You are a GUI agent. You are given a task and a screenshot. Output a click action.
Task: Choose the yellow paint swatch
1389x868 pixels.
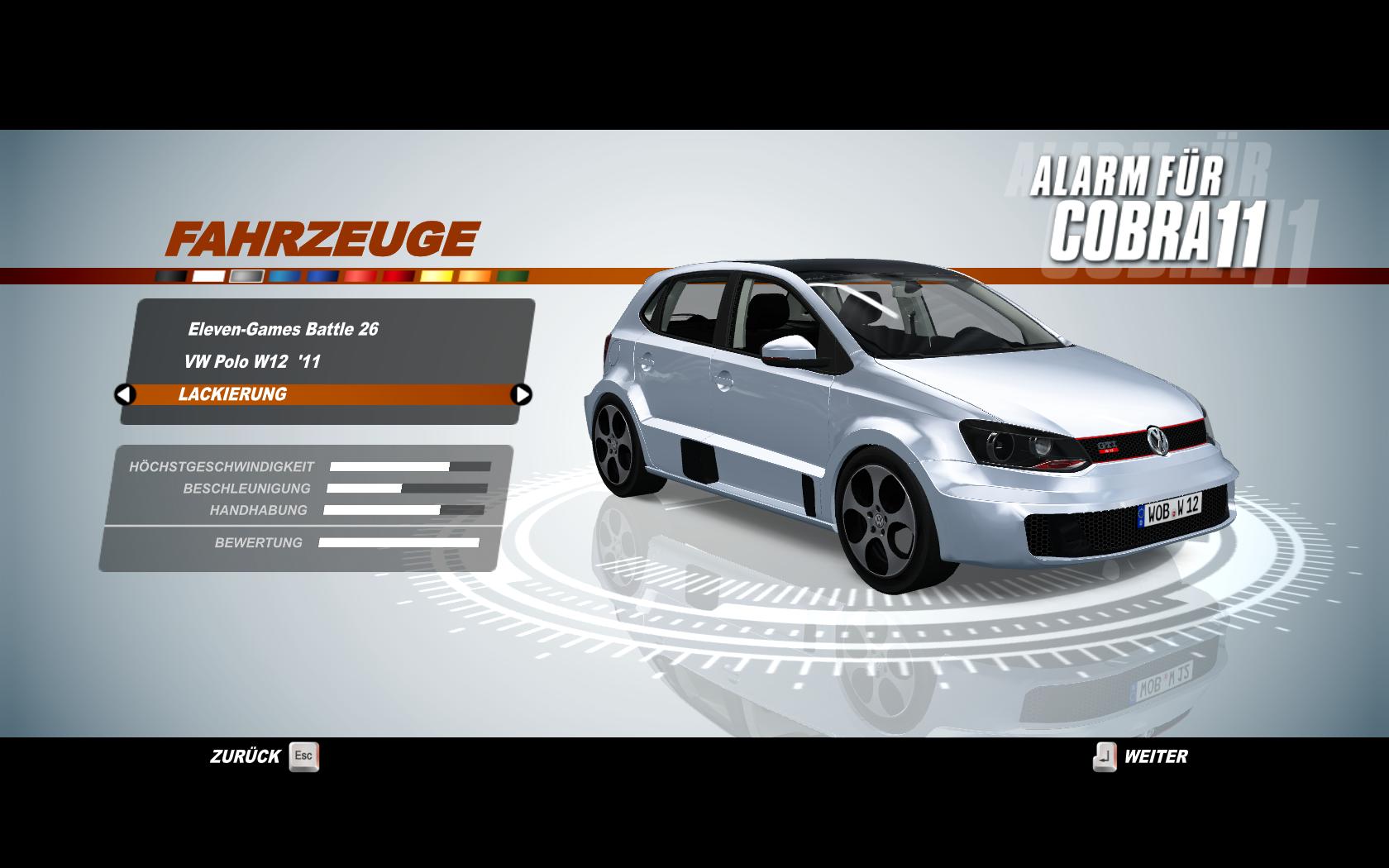click(437, 276)
